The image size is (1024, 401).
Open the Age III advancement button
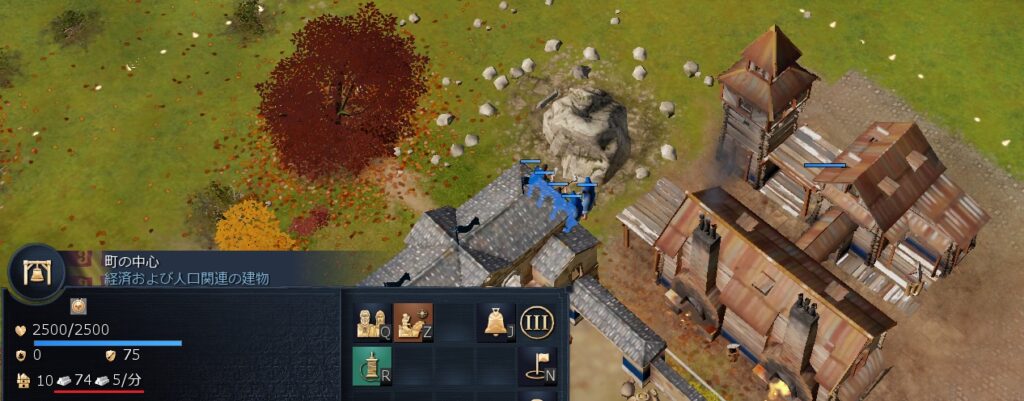point(537,321)
